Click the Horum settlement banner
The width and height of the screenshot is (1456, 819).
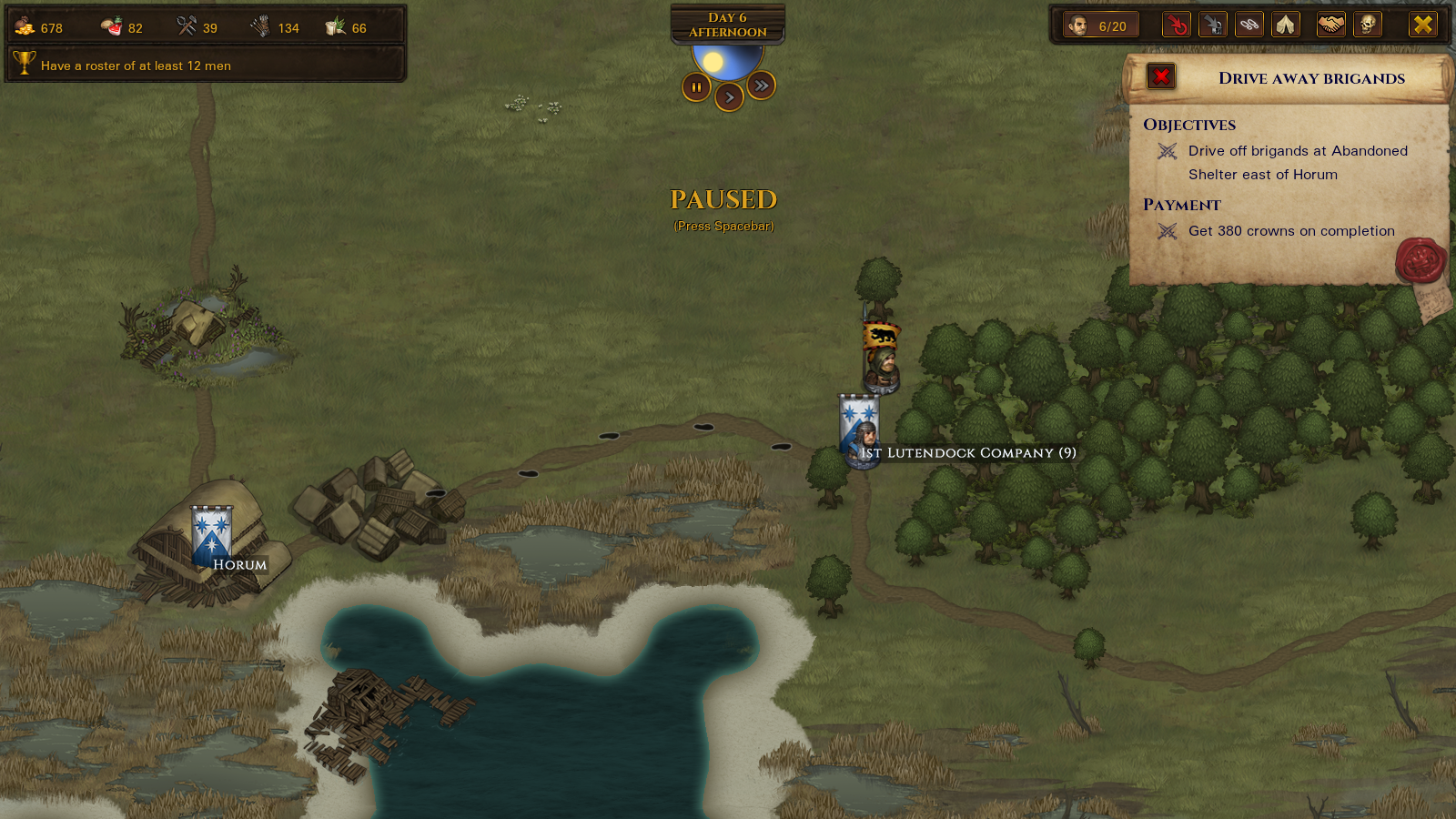(212, 535)
